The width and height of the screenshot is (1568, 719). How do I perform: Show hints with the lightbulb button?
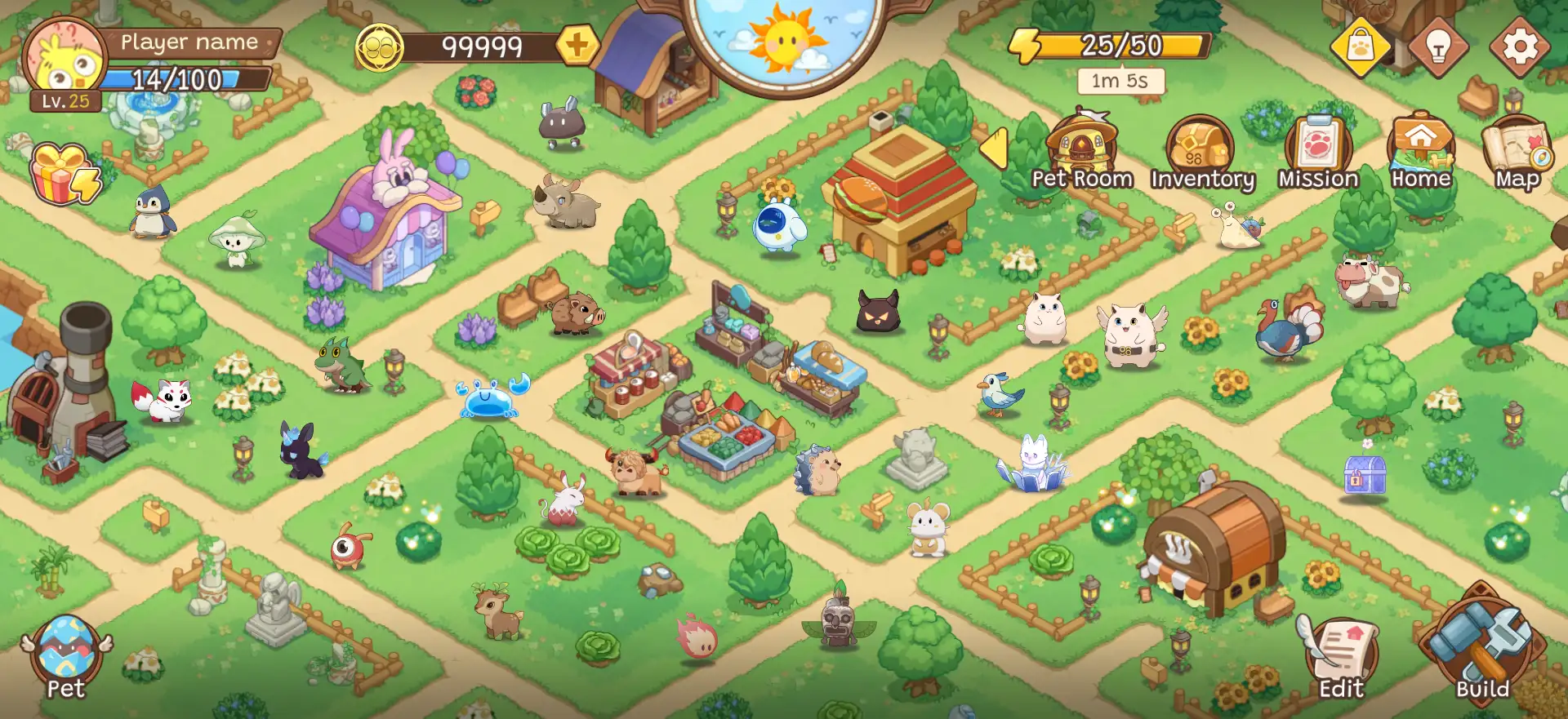click(x=1438, y=47)
